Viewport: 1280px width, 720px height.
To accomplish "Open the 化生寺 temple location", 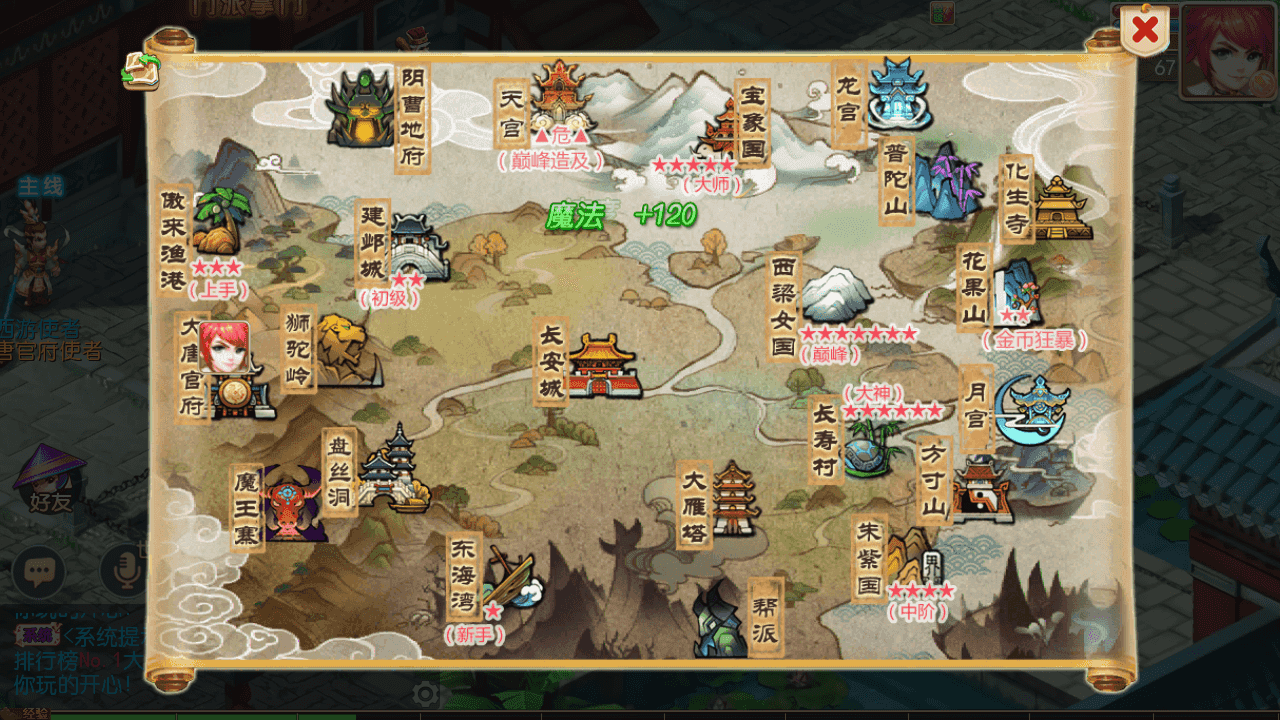I will click(x=1061, y=207).
